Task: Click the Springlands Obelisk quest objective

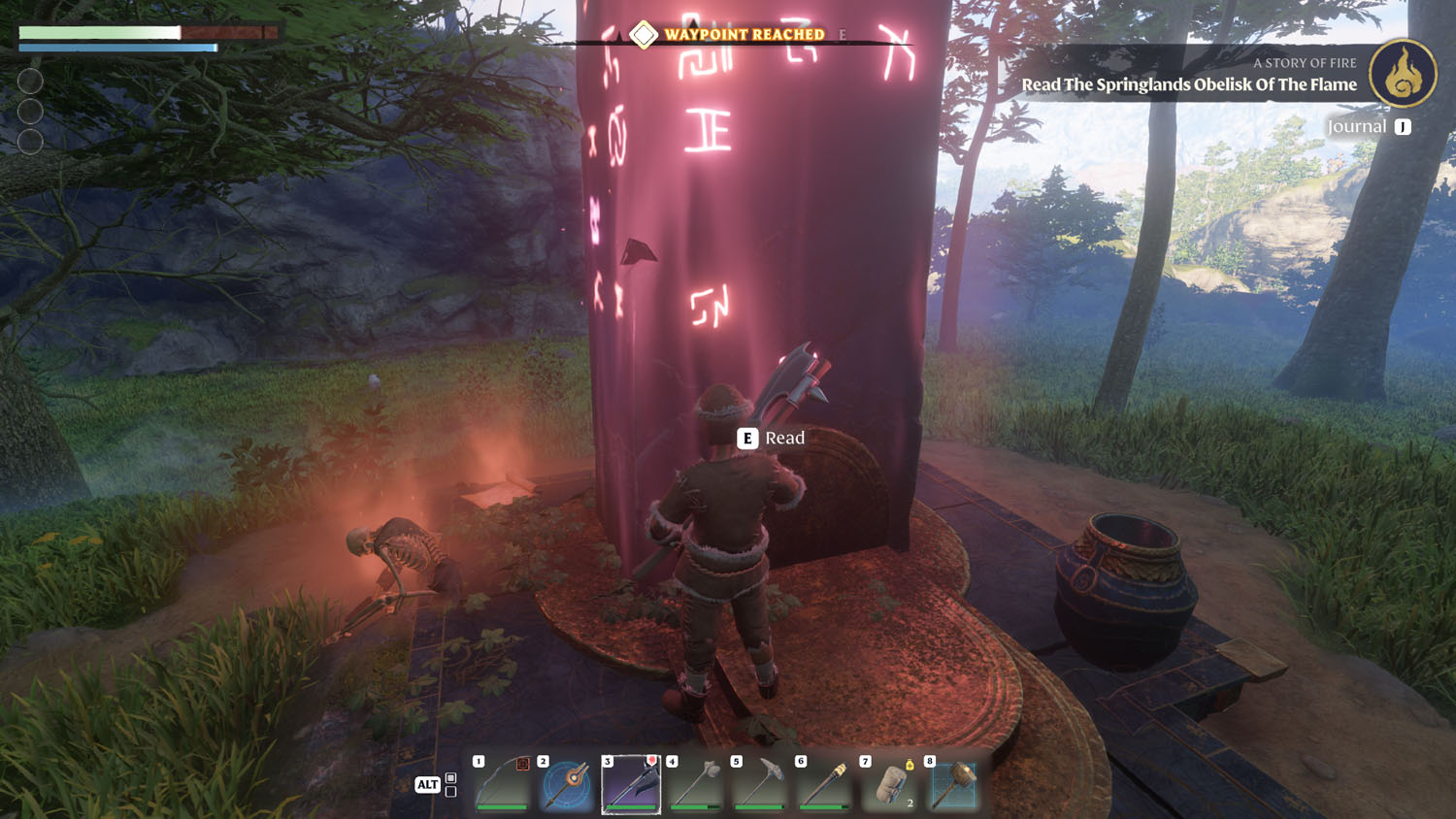Action: point(1188,85)
